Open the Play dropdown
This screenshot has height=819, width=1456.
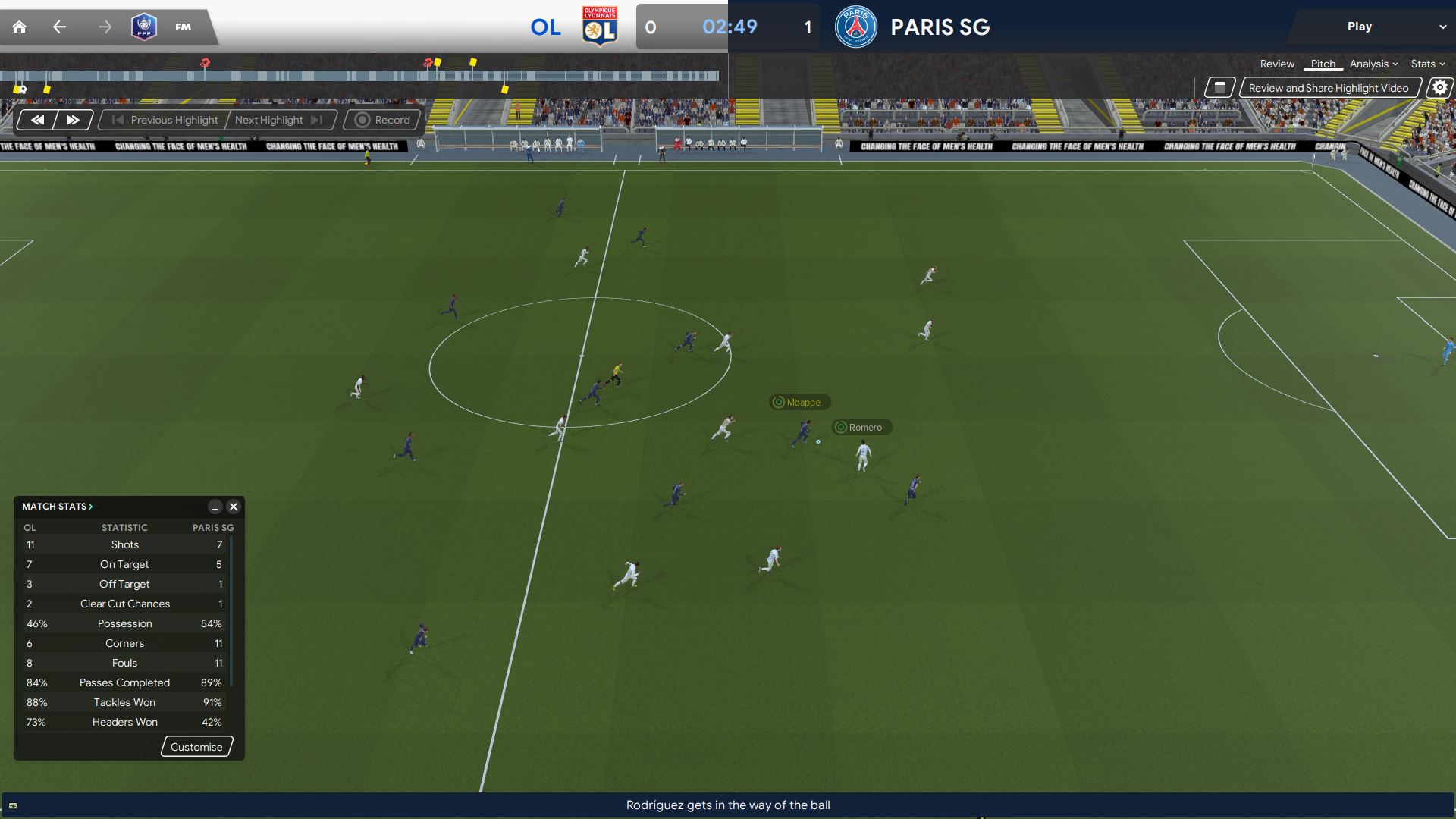1442,27
